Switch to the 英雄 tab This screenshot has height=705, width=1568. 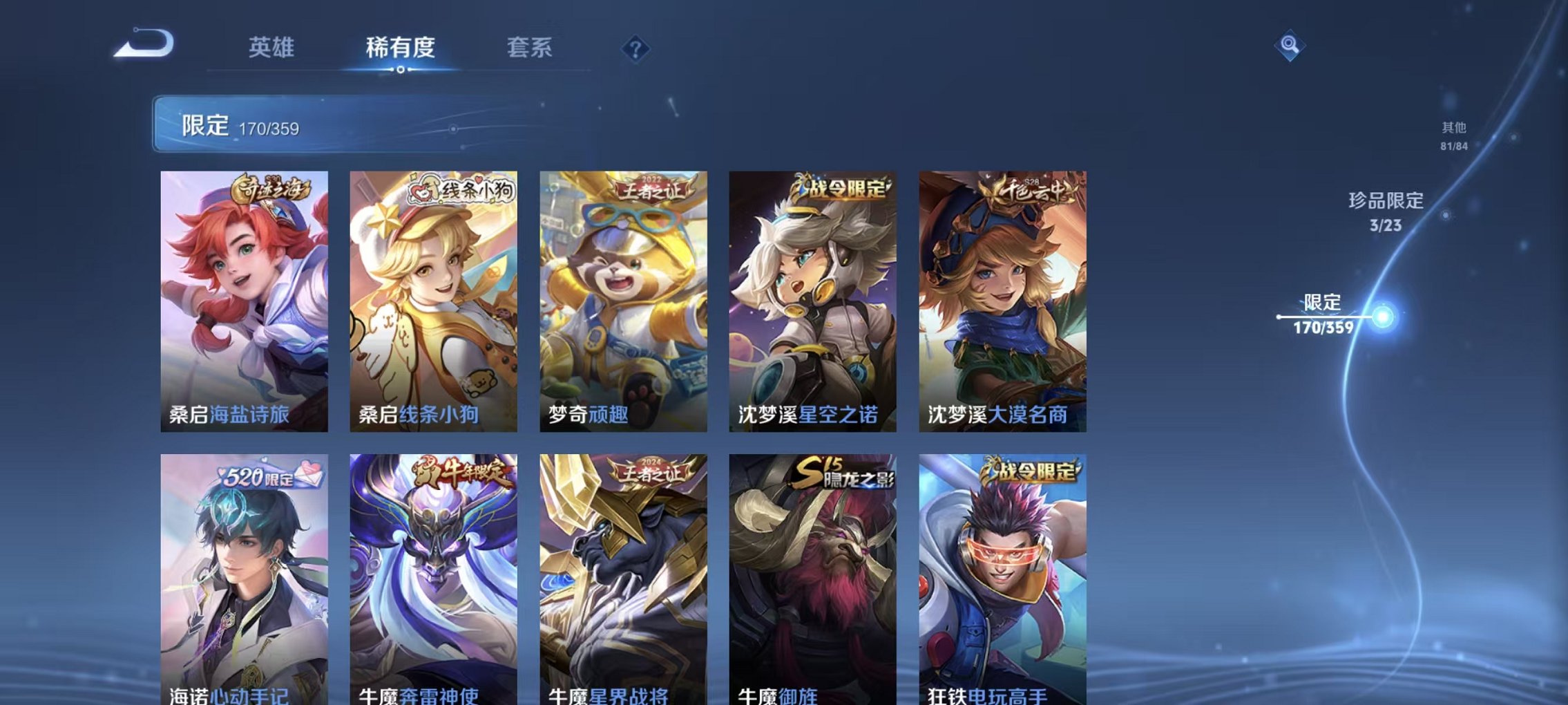coord(272,48)
